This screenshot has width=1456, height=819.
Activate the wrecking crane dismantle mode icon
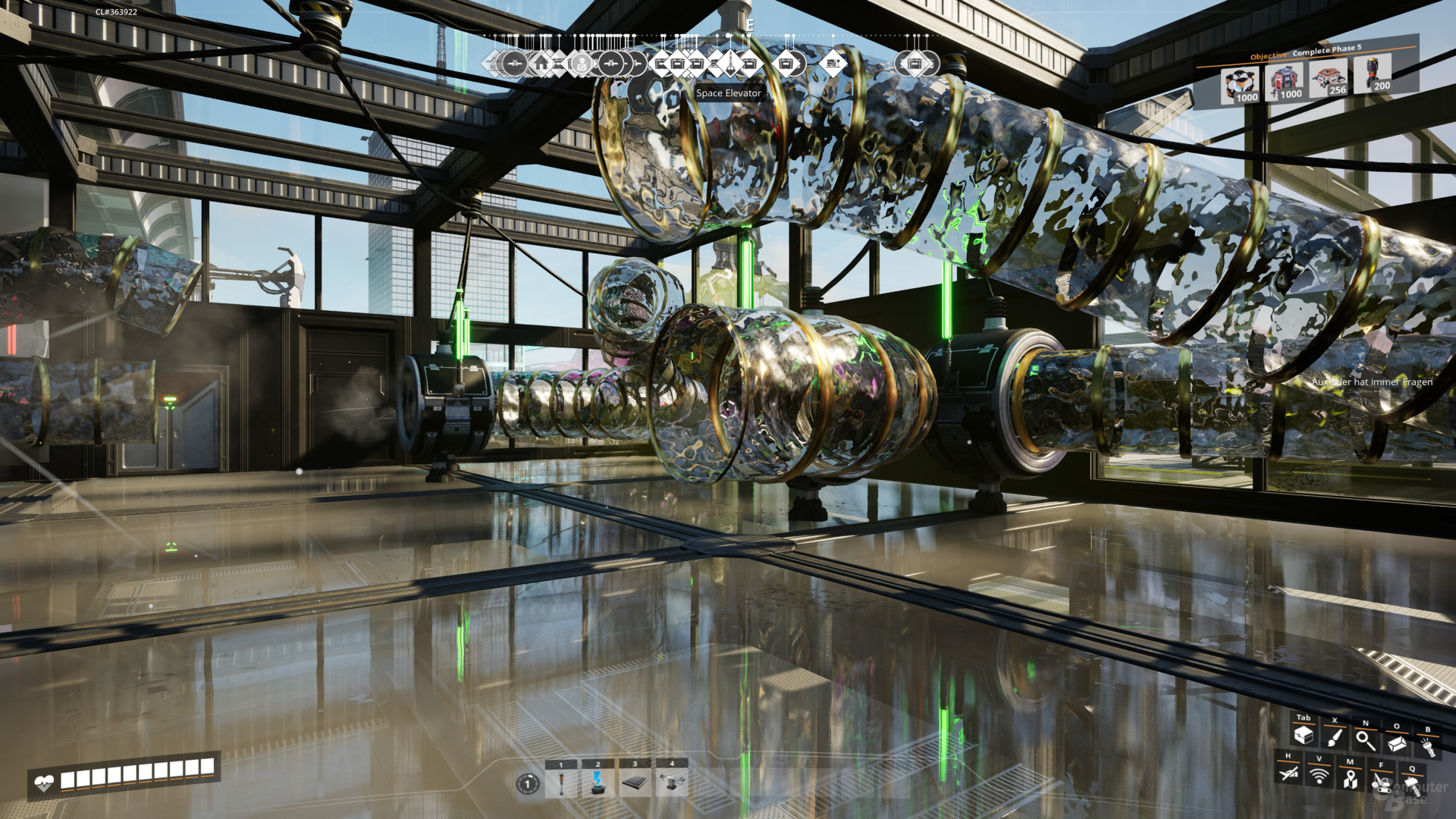coord(1381,782)
